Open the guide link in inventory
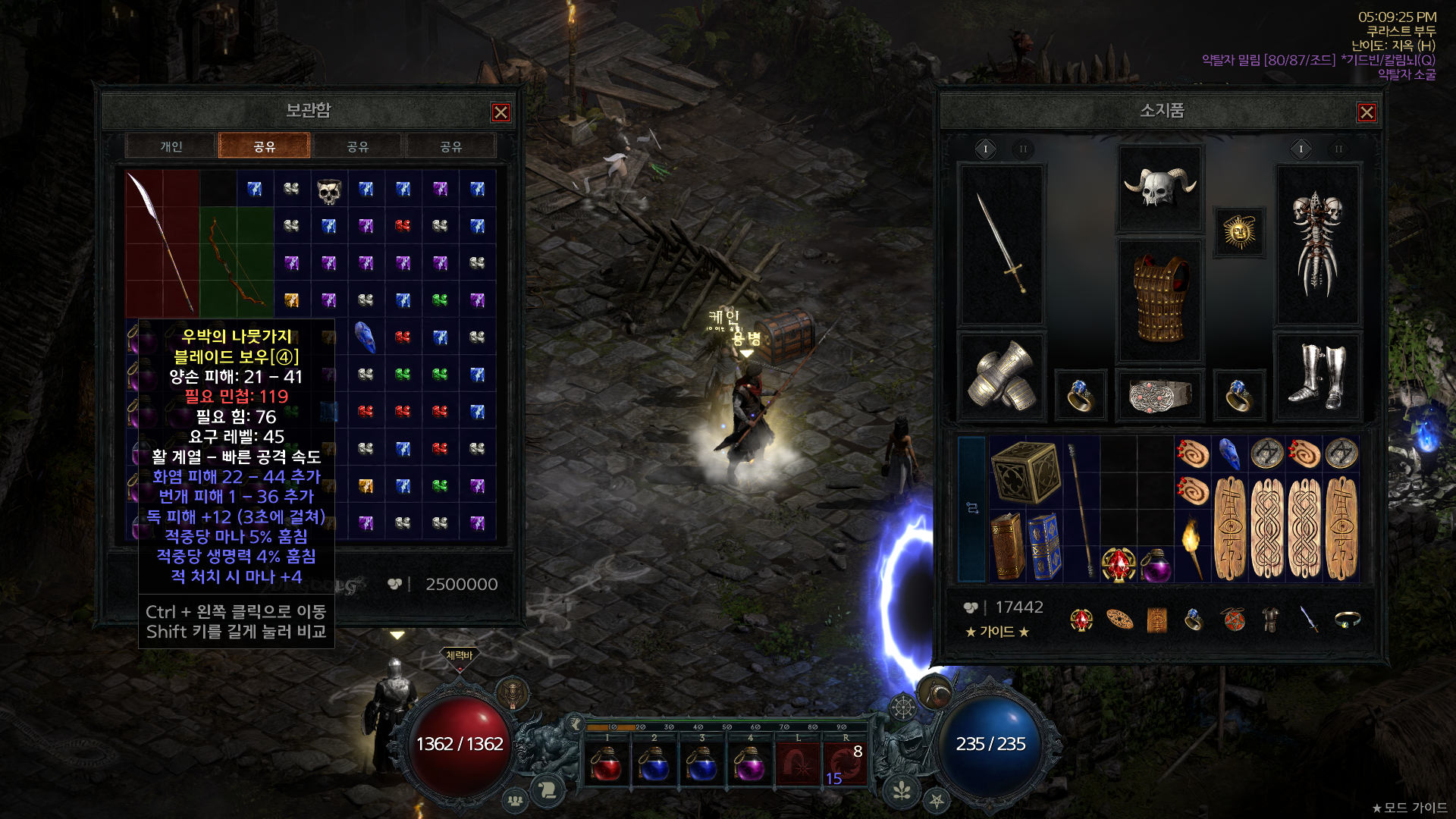This screenshot has width=1456, height=819. [x=996, y=632]
